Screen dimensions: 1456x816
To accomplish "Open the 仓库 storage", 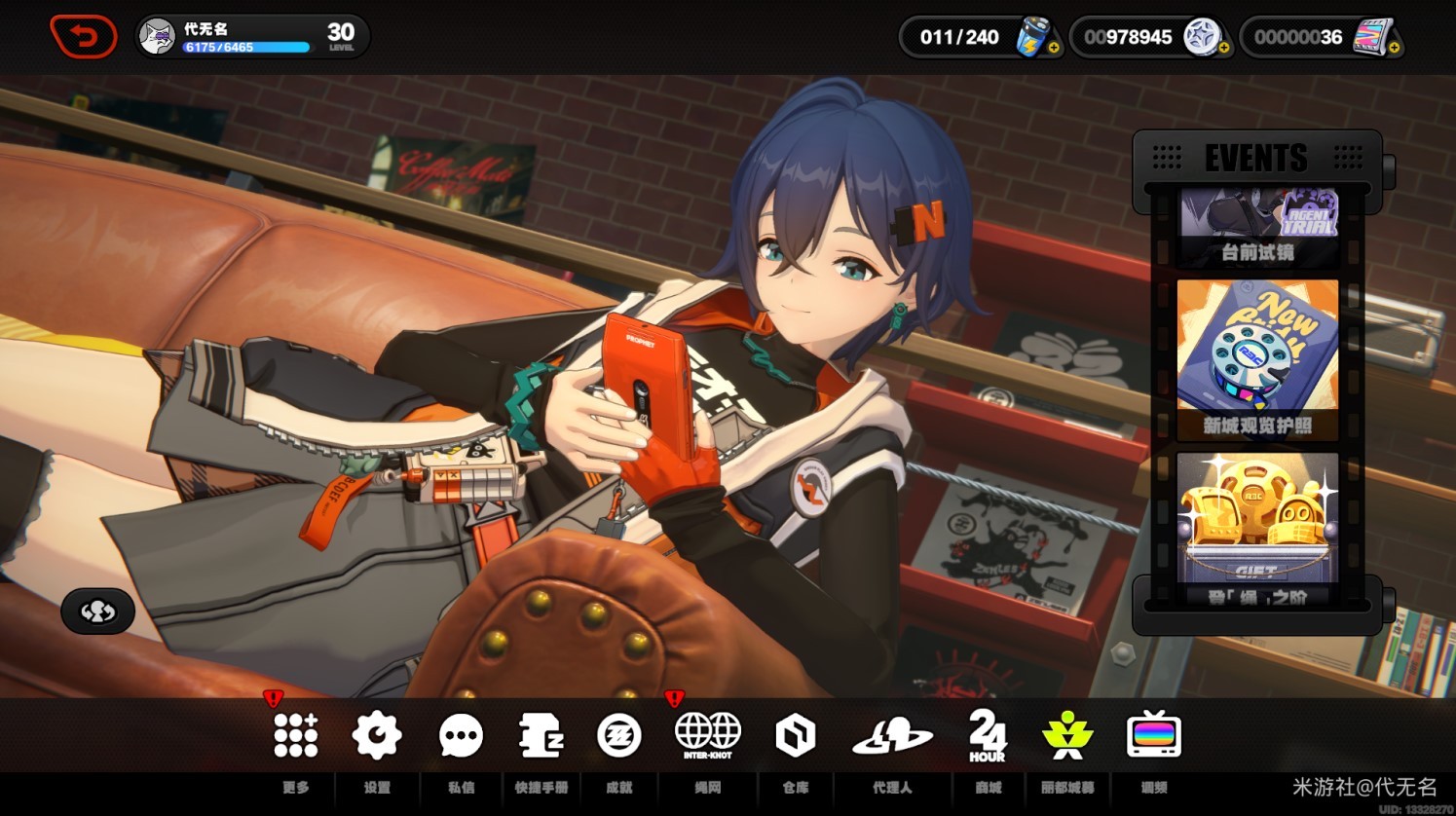I will [x=795, y=736].
